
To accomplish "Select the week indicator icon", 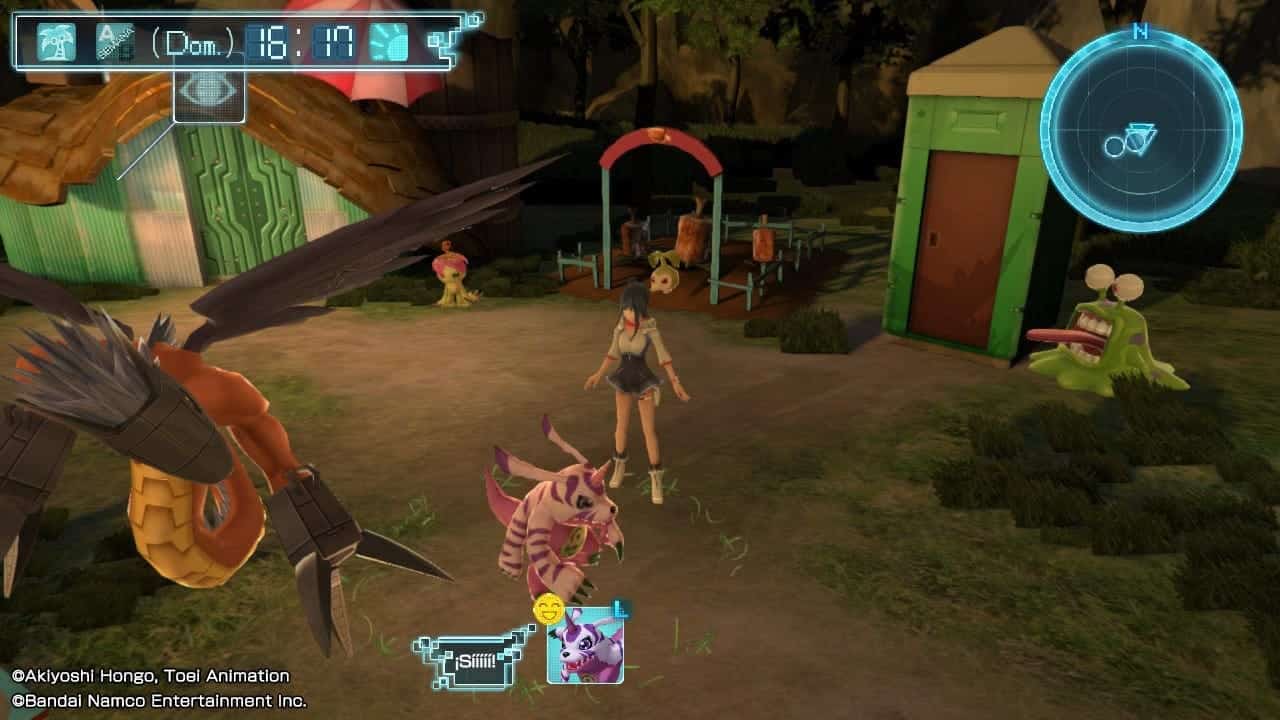I will click(115, 42).
